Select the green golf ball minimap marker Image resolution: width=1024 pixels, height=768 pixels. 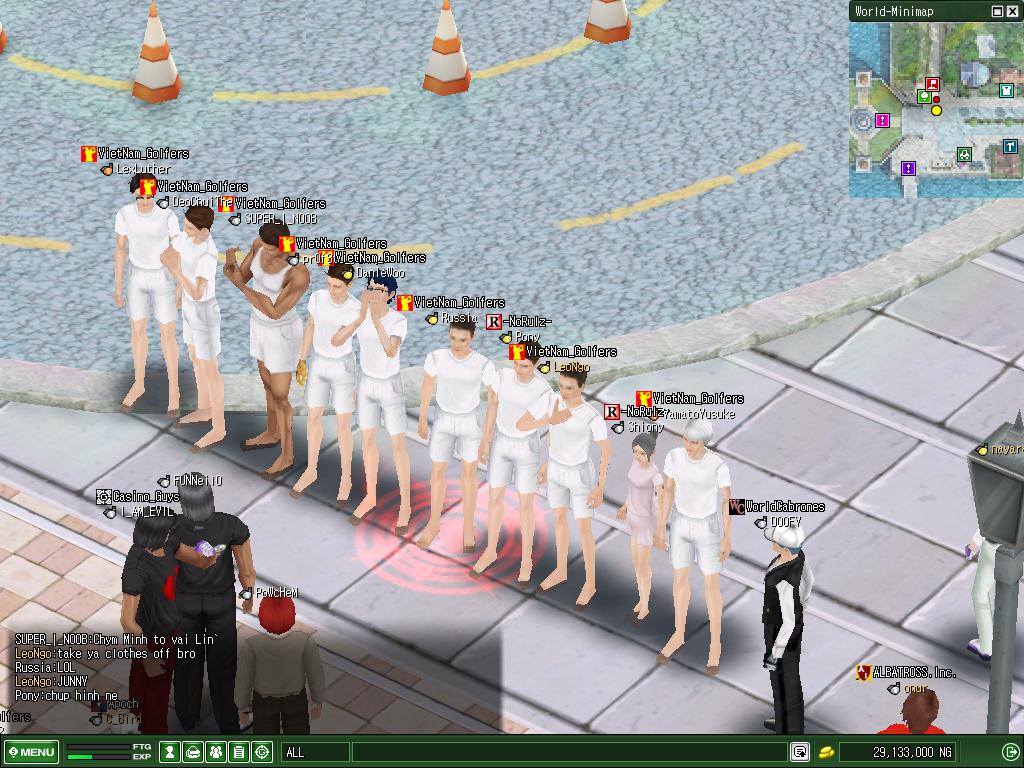tap(924, 97)
